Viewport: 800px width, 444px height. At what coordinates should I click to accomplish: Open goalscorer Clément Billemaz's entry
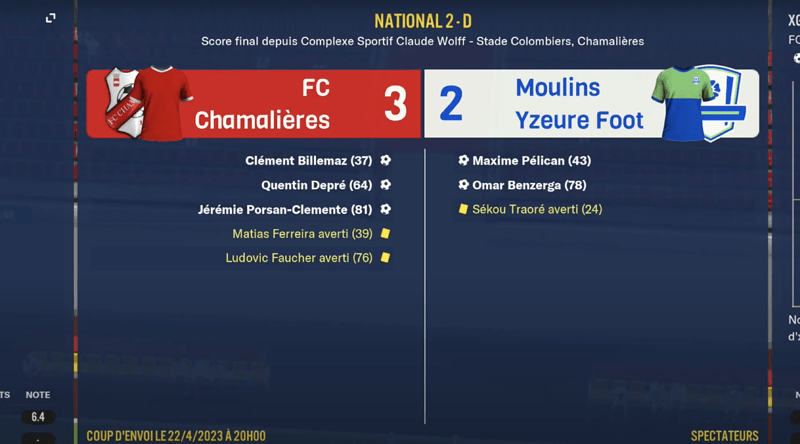[308, 161]
